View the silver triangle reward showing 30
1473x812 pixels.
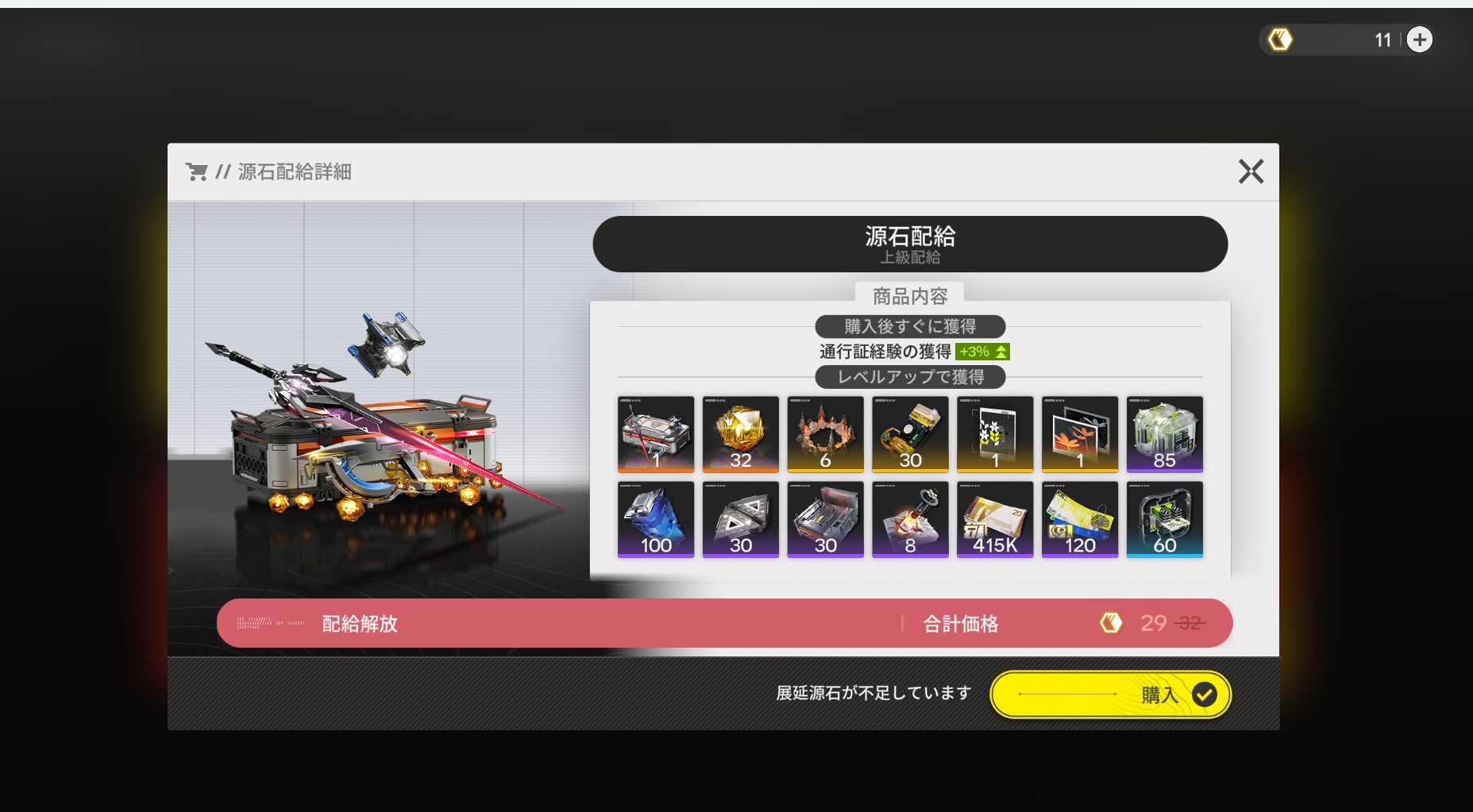click(x=741, y=519)
